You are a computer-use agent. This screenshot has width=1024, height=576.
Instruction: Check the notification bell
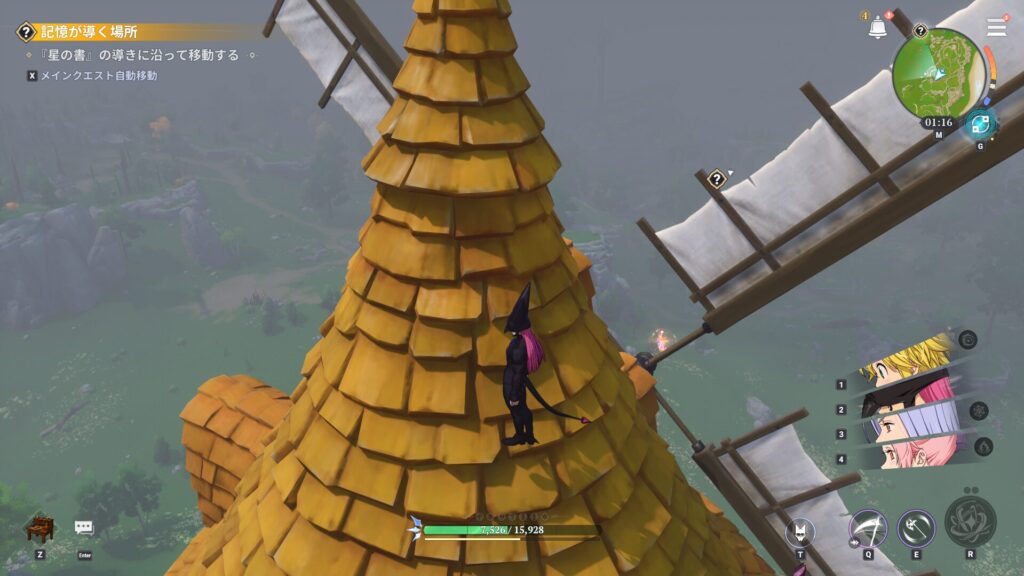878,28
